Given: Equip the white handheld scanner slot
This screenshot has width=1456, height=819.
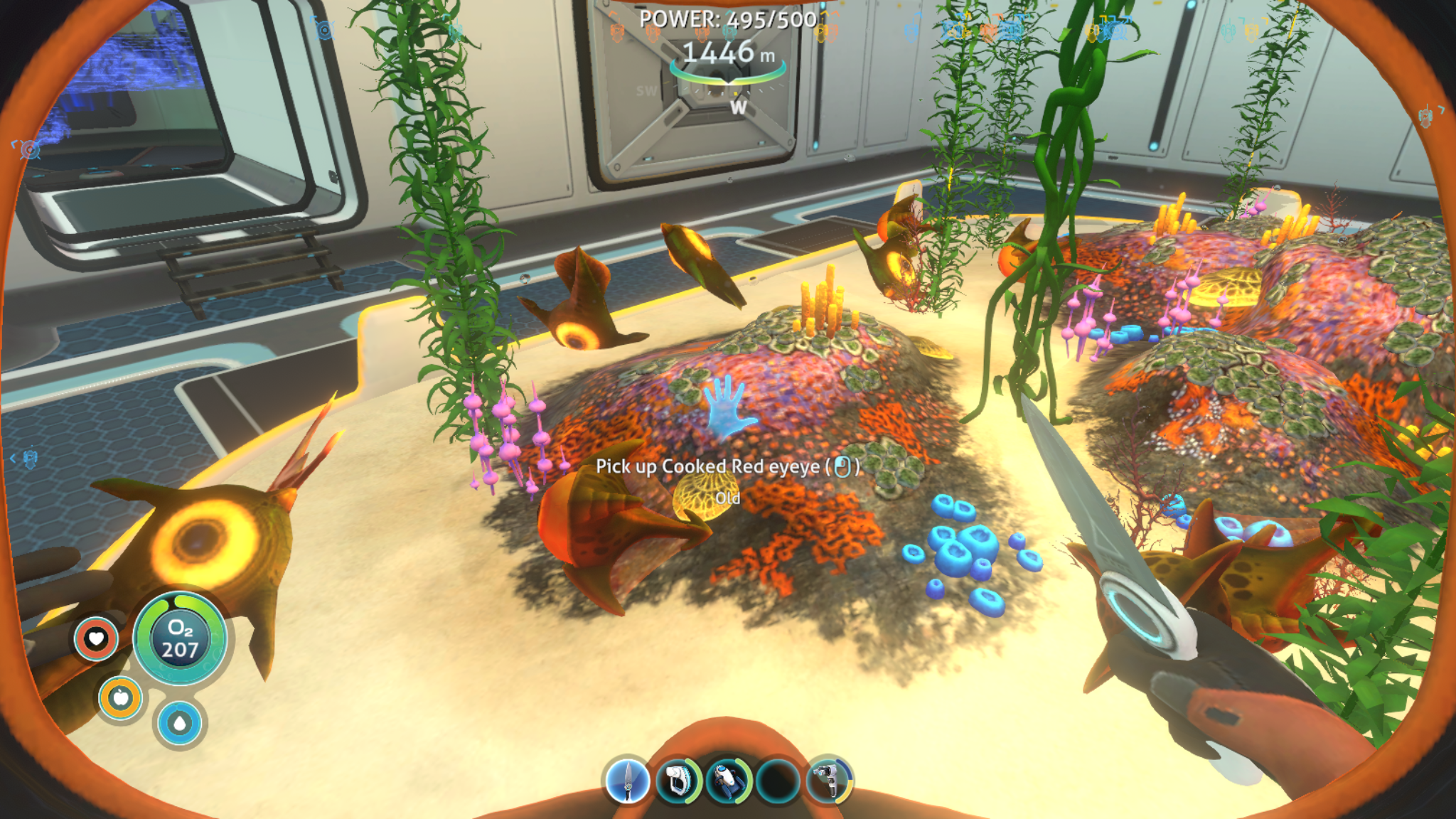Looking at the screenshot, I should coord(677,781).
